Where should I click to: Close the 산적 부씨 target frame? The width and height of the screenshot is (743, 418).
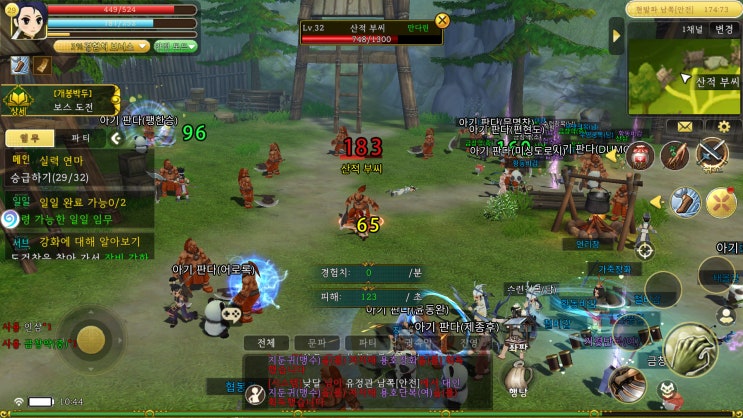(442, 20)
